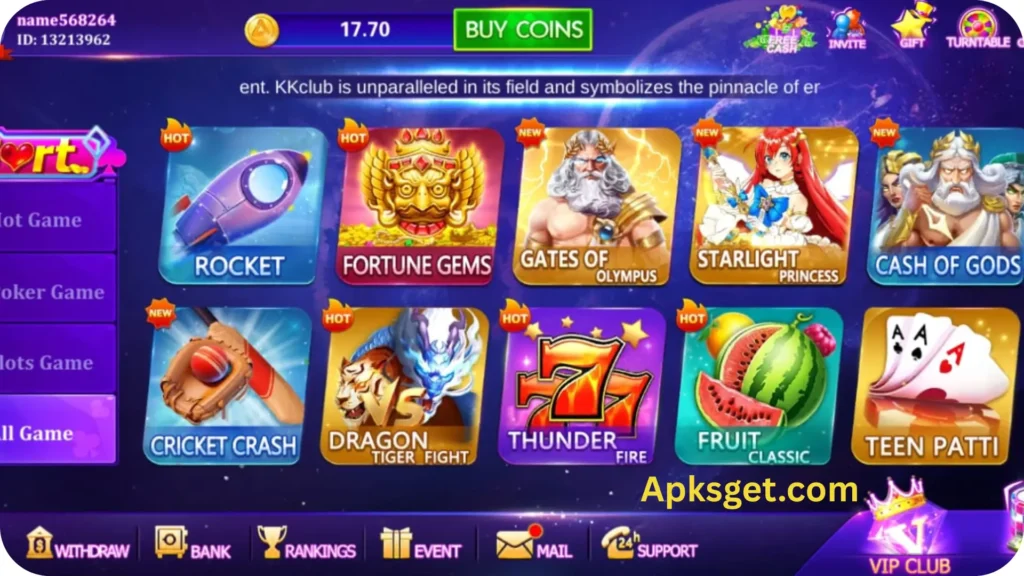Claim the star Gift icon
This screenshot has width=1024, height=576.
912,27
